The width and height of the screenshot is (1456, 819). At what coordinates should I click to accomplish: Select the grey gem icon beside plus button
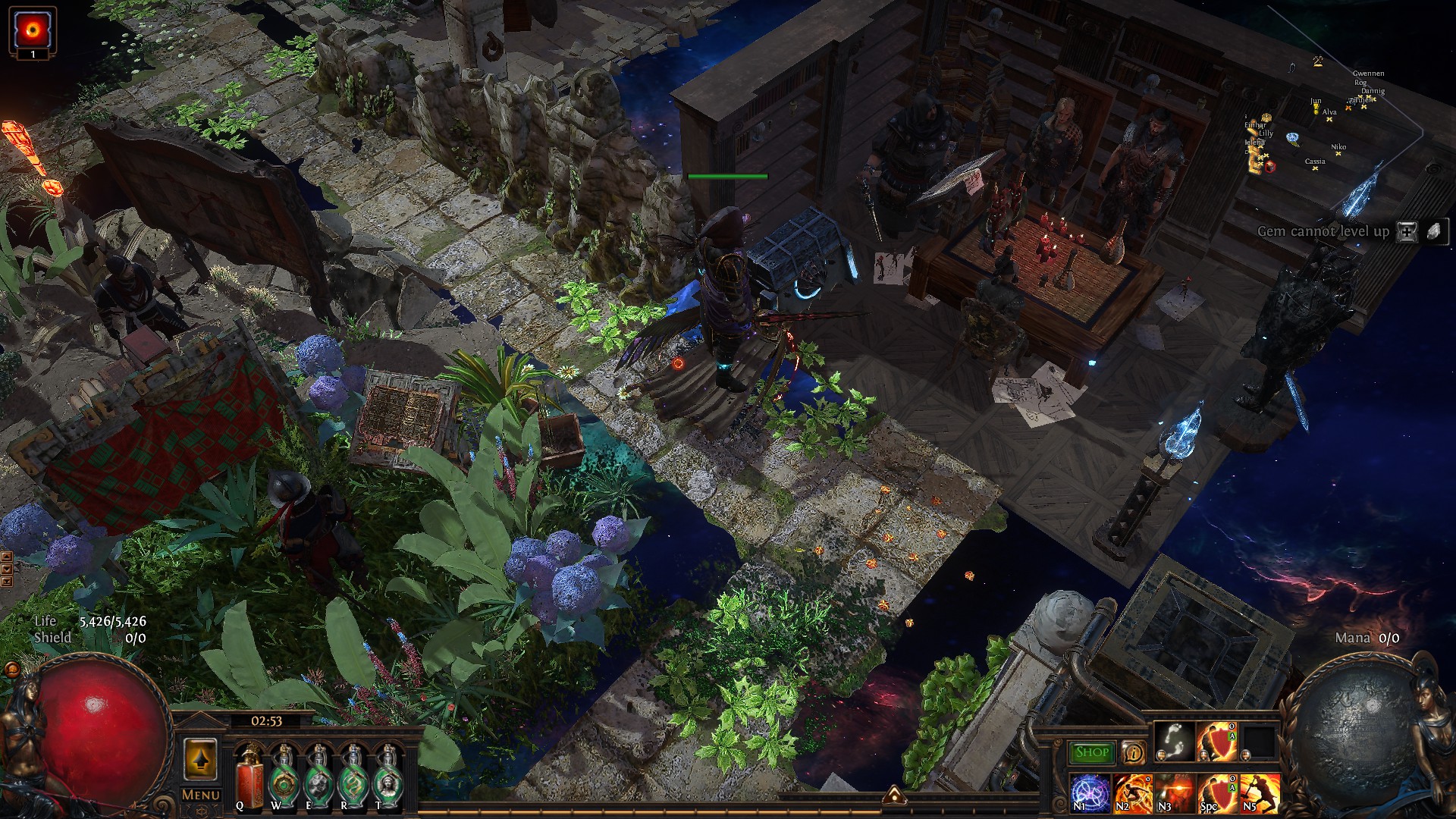pyautogui.click(x=1433, y=232)
